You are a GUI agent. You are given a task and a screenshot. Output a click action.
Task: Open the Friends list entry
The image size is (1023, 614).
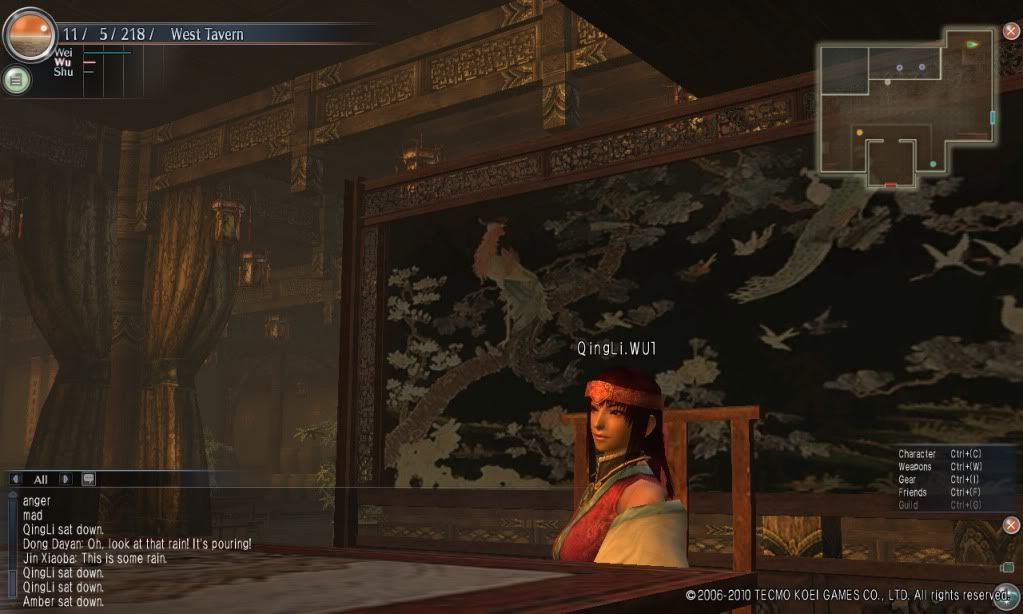(912, 493)
